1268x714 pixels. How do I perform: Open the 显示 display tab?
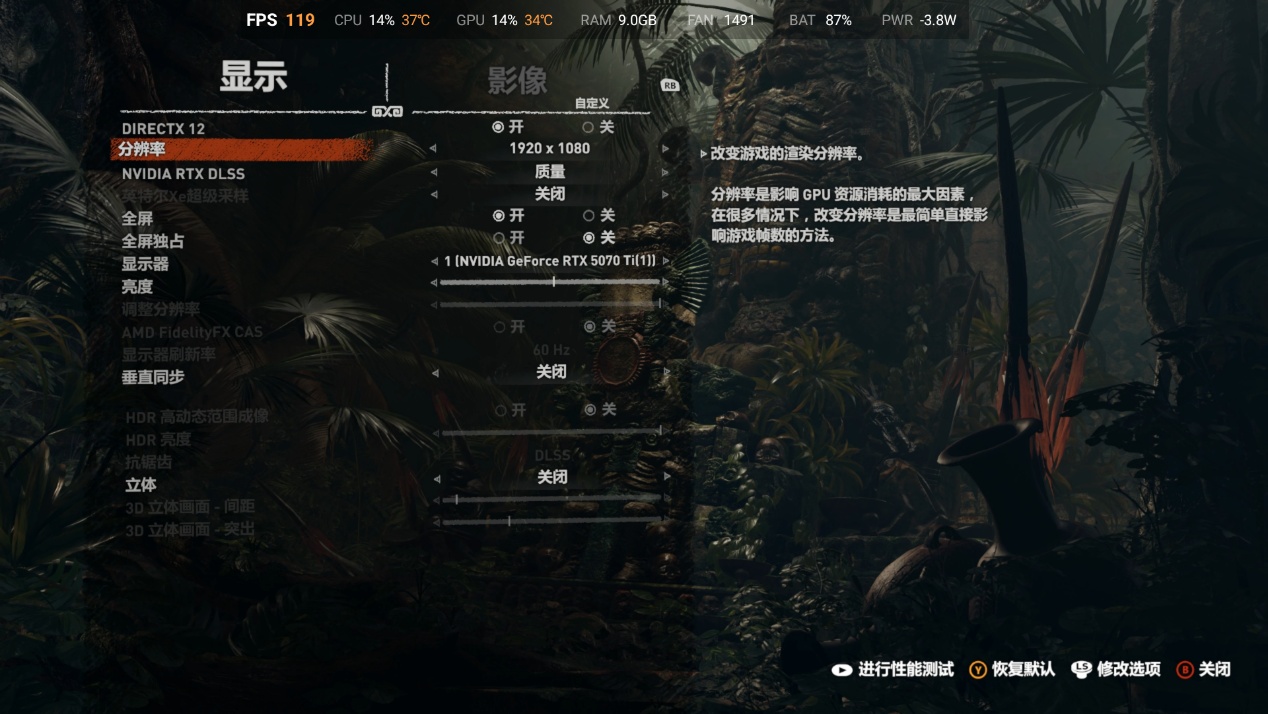pos(253,77)
